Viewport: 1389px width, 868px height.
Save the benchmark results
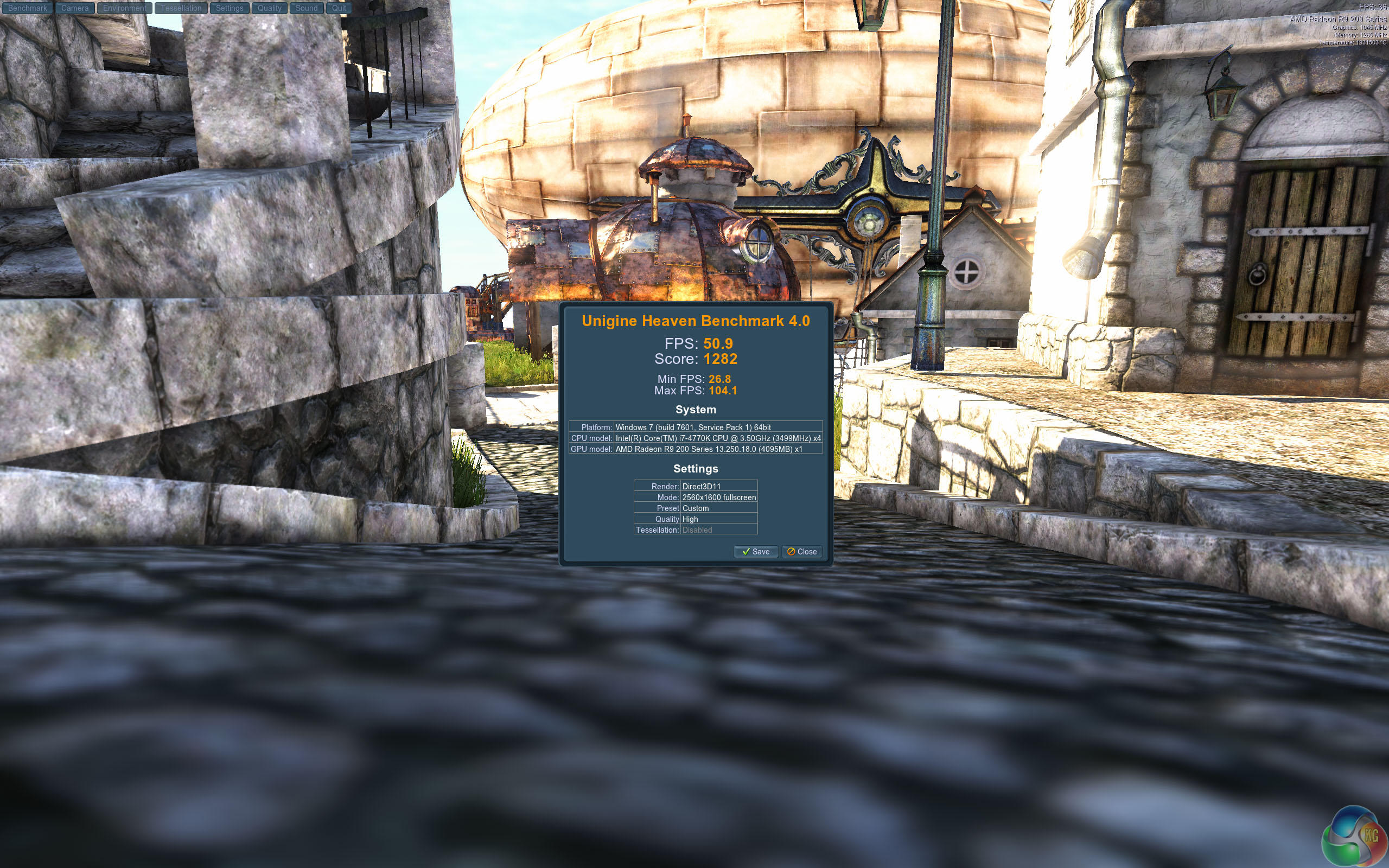tap(755, 552)
